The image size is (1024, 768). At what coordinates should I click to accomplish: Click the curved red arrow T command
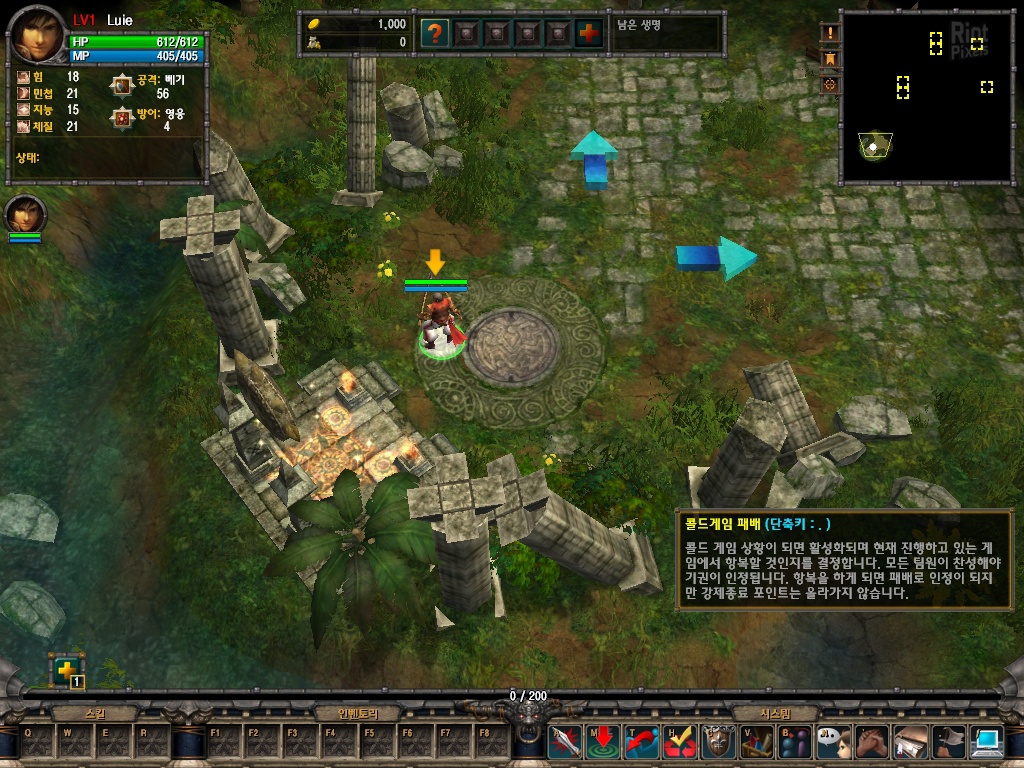(641, 742)
